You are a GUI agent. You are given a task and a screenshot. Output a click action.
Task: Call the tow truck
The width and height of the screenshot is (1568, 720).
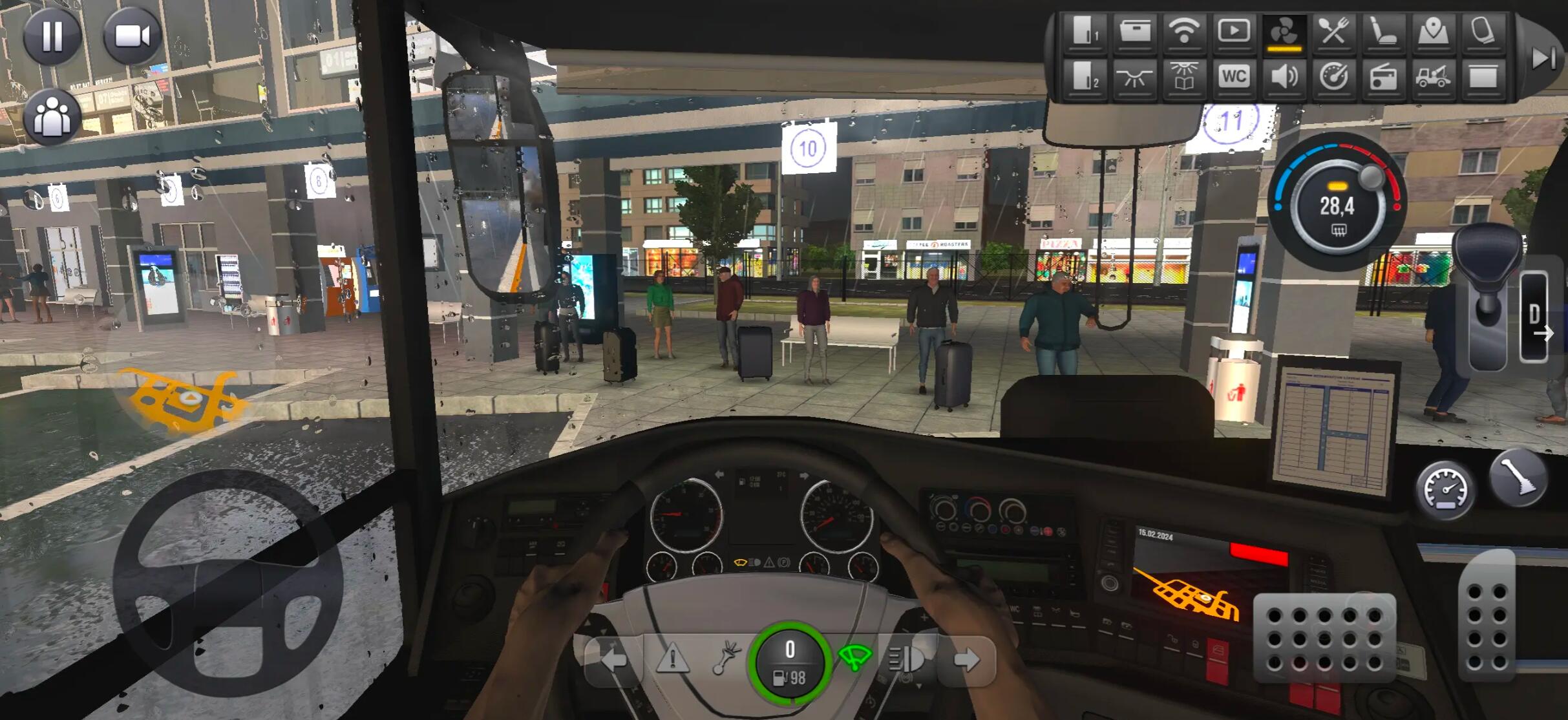1433,78
